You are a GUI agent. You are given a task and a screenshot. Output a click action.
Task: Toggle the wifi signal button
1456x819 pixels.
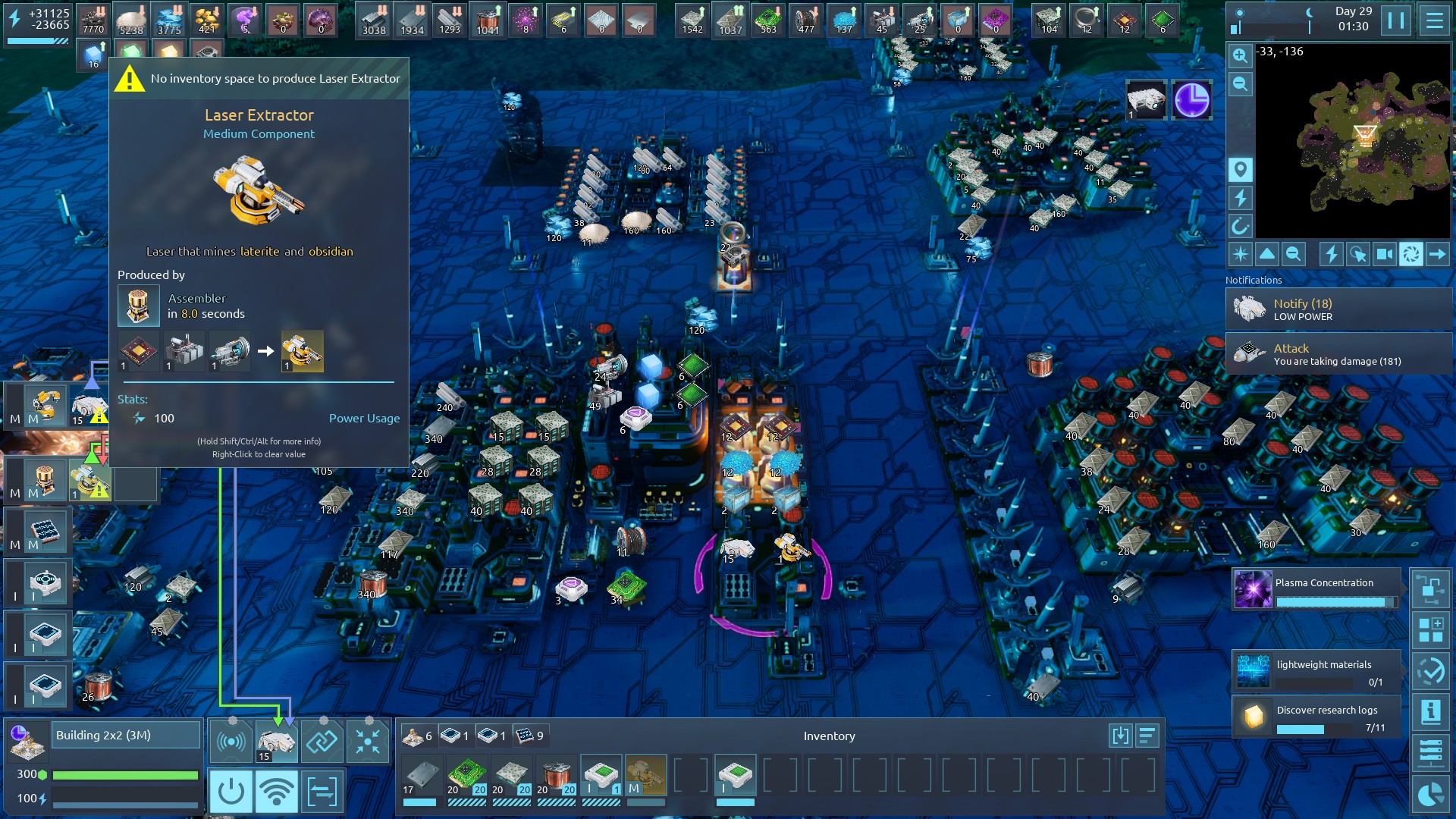[276, 792]
